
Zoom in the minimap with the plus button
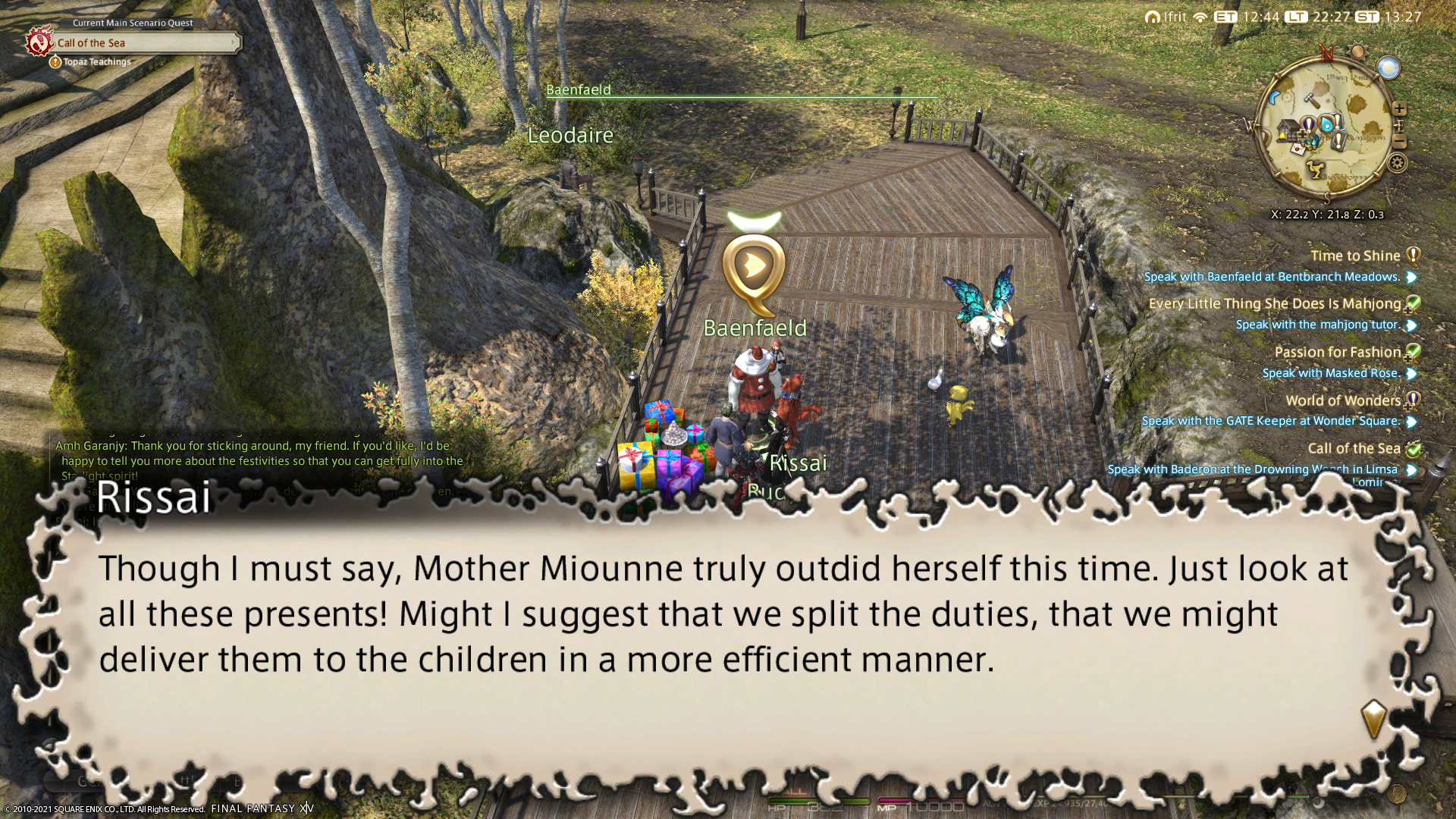click(1400, 109)
